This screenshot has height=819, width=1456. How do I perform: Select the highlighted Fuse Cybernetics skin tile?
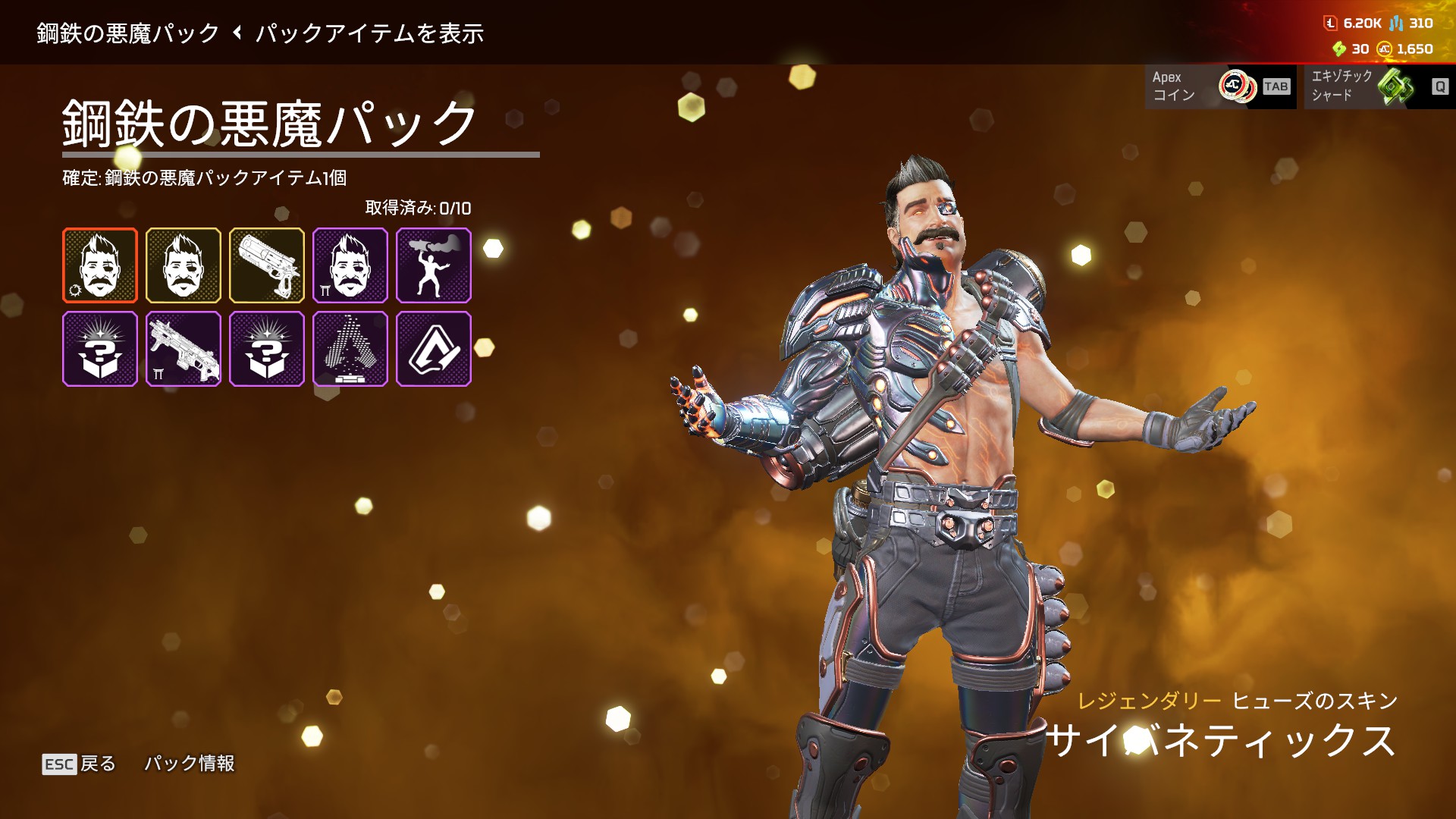pyautogui.click(x=100, y=265)
